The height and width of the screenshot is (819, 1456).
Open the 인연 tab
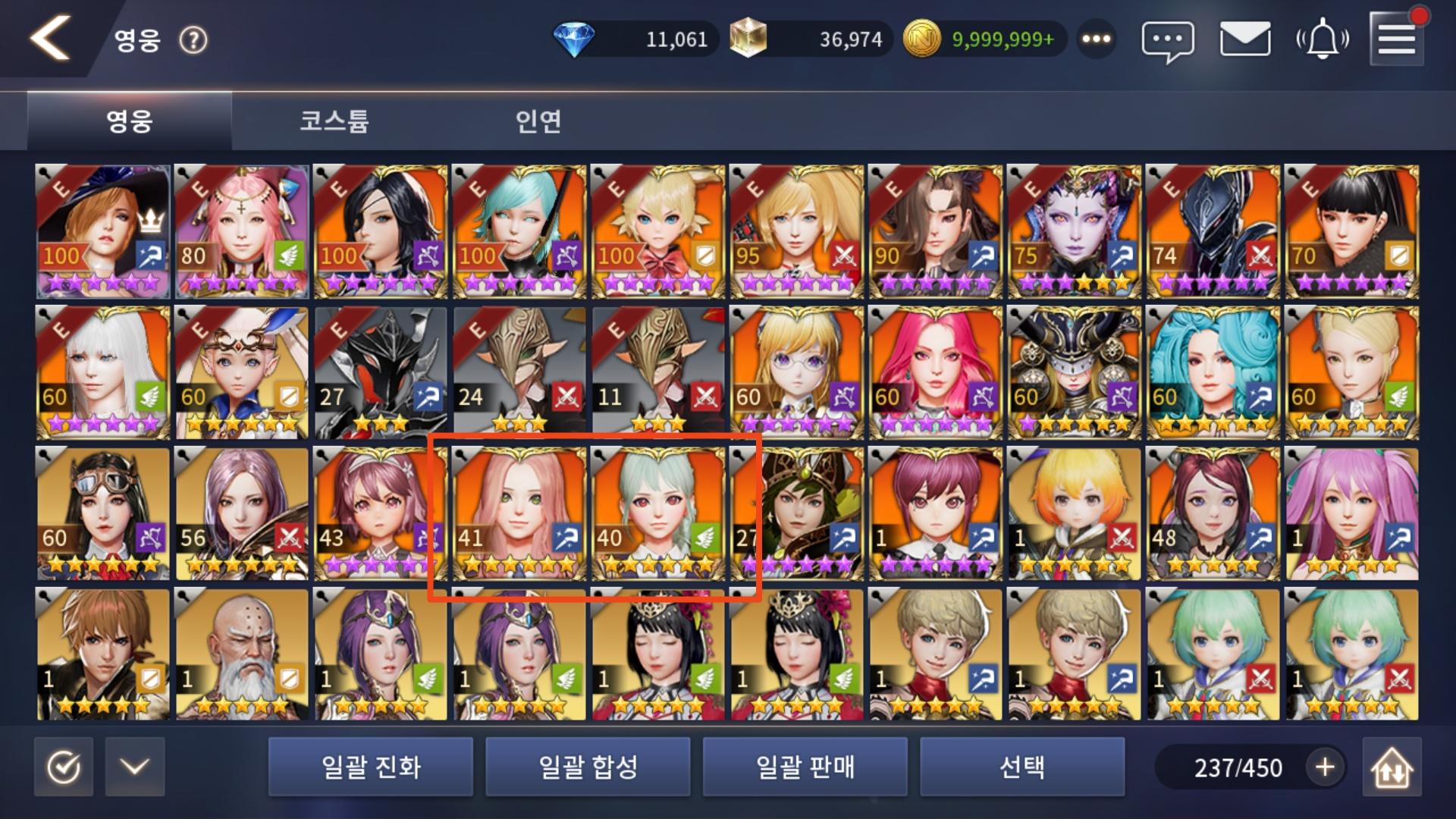pos(540,121)
